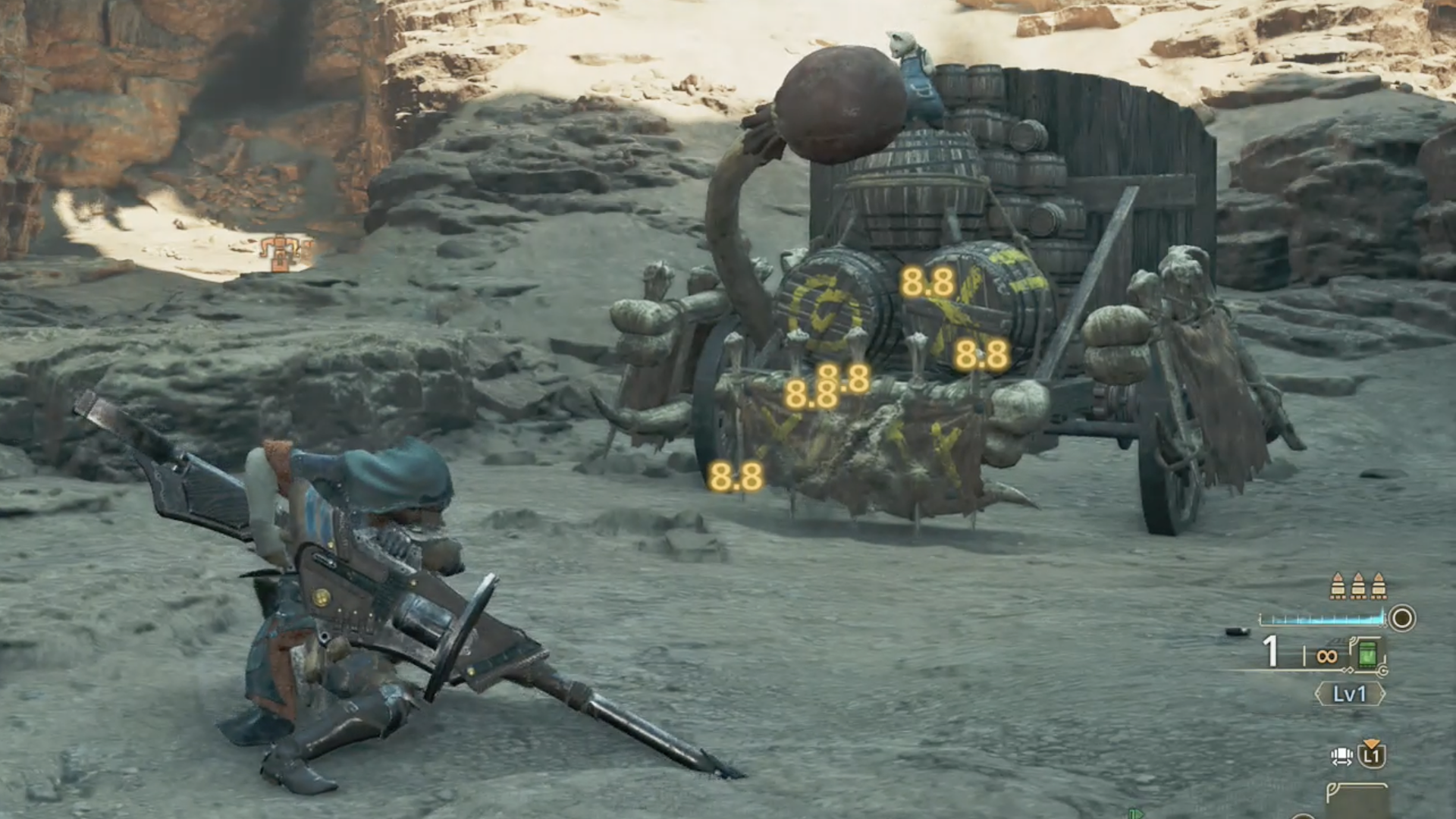Screen dimensions: 1456x819
Task: Click the circular icon beside the blue gauge
Action: [x=1402, y=618]
